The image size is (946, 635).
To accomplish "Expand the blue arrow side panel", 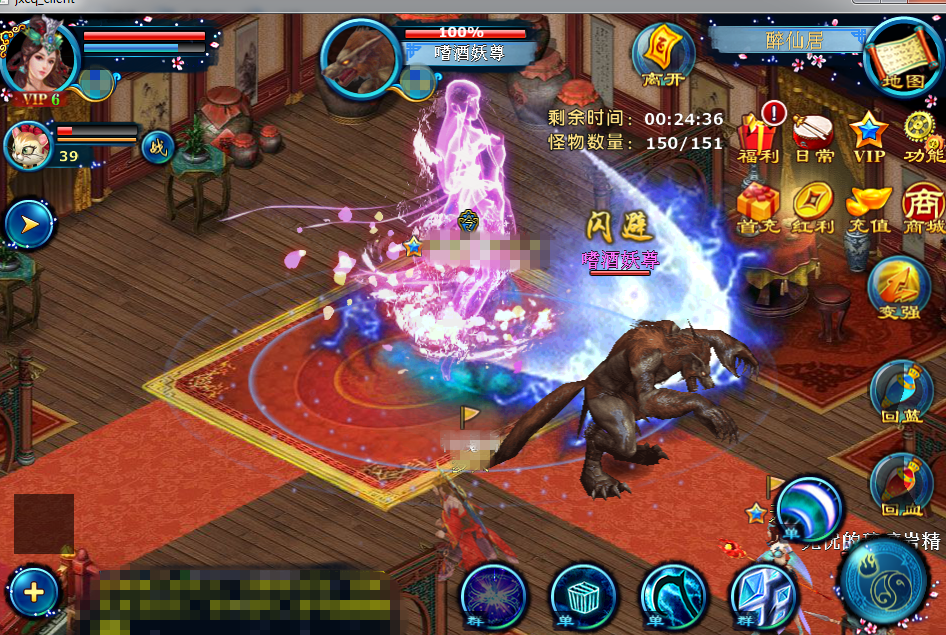I will pos(30,224).
